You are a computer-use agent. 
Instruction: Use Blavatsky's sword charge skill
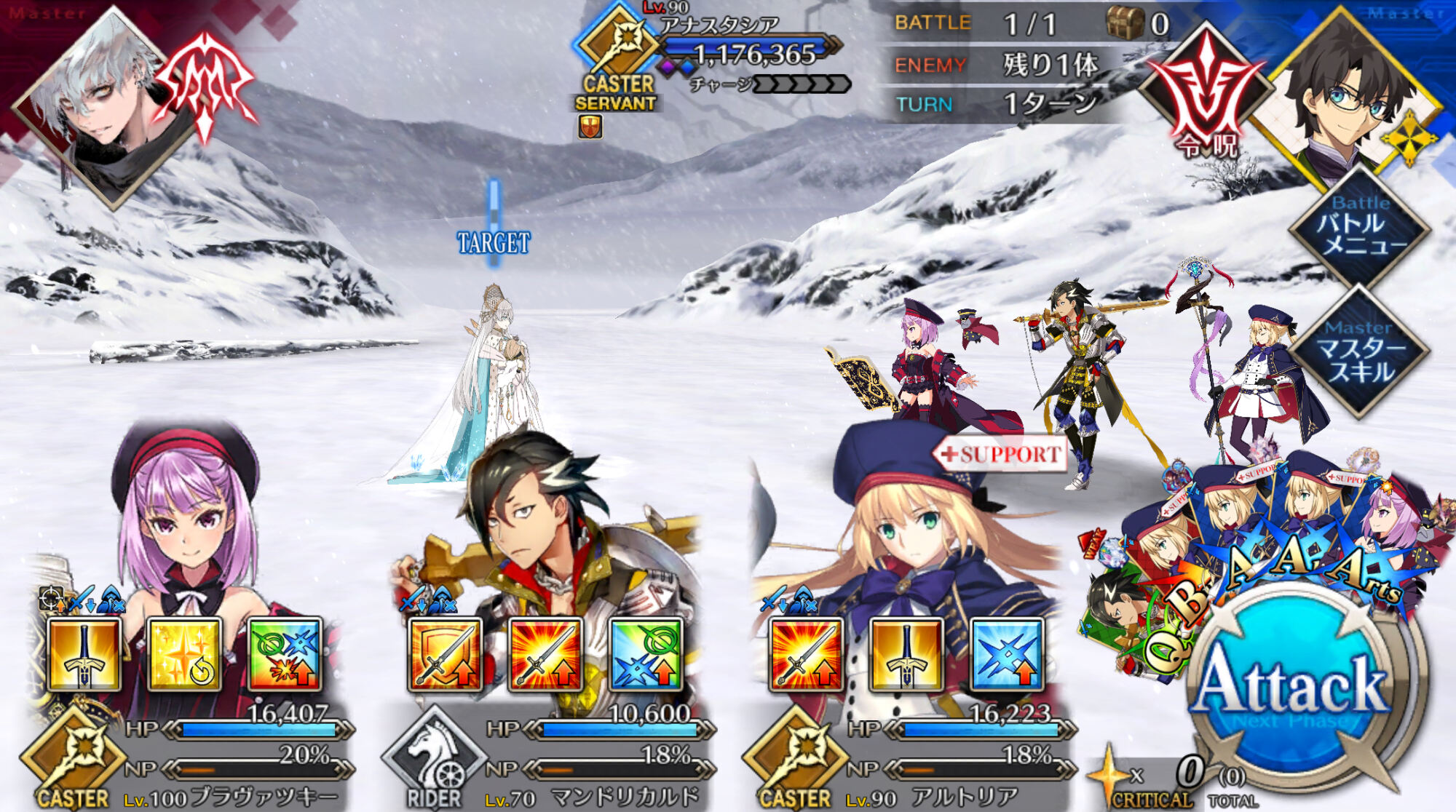84,654
